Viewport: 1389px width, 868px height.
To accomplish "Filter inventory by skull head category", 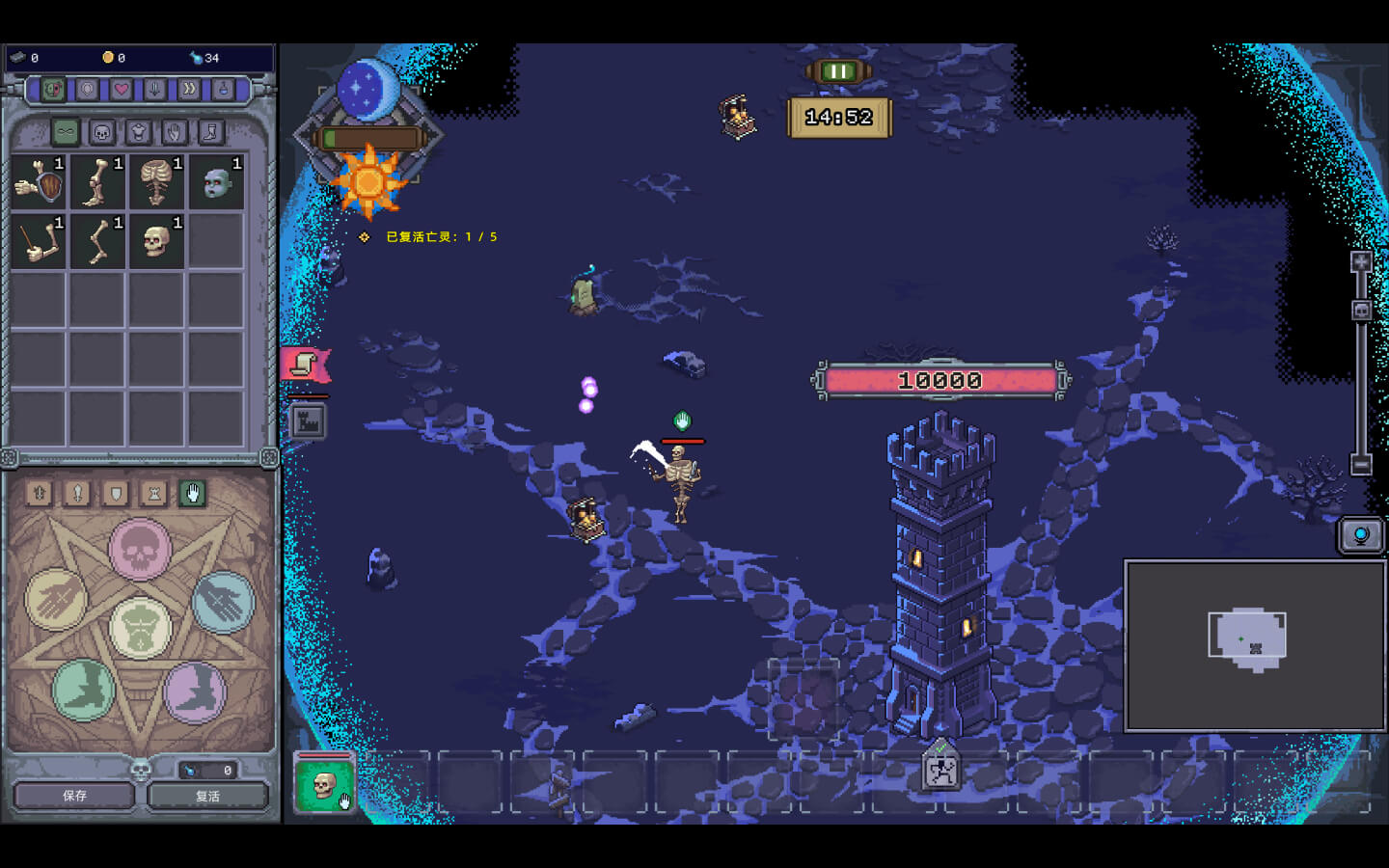I will click(102, 132).
